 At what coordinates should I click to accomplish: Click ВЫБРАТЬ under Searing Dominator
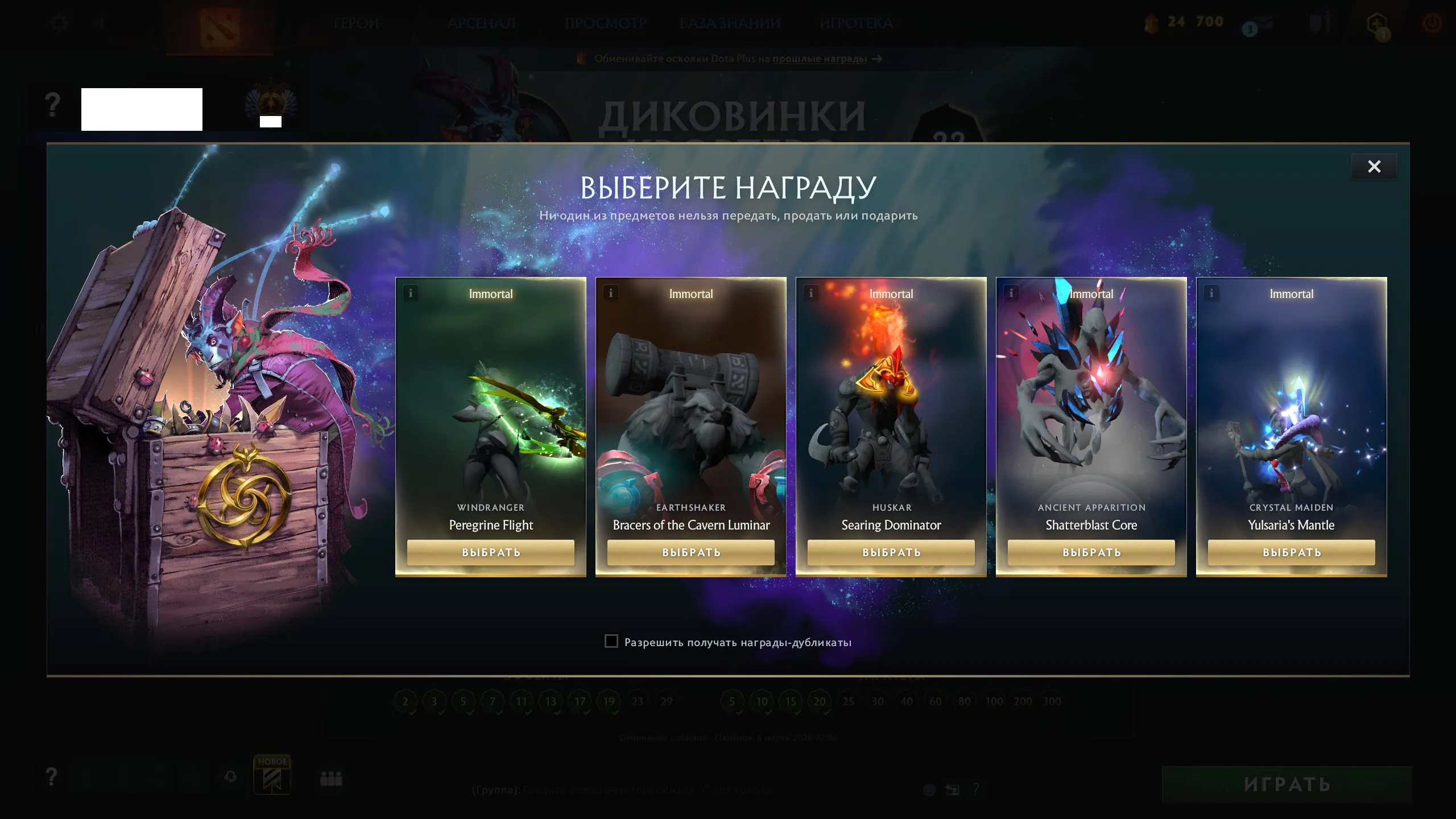[891, 552]
